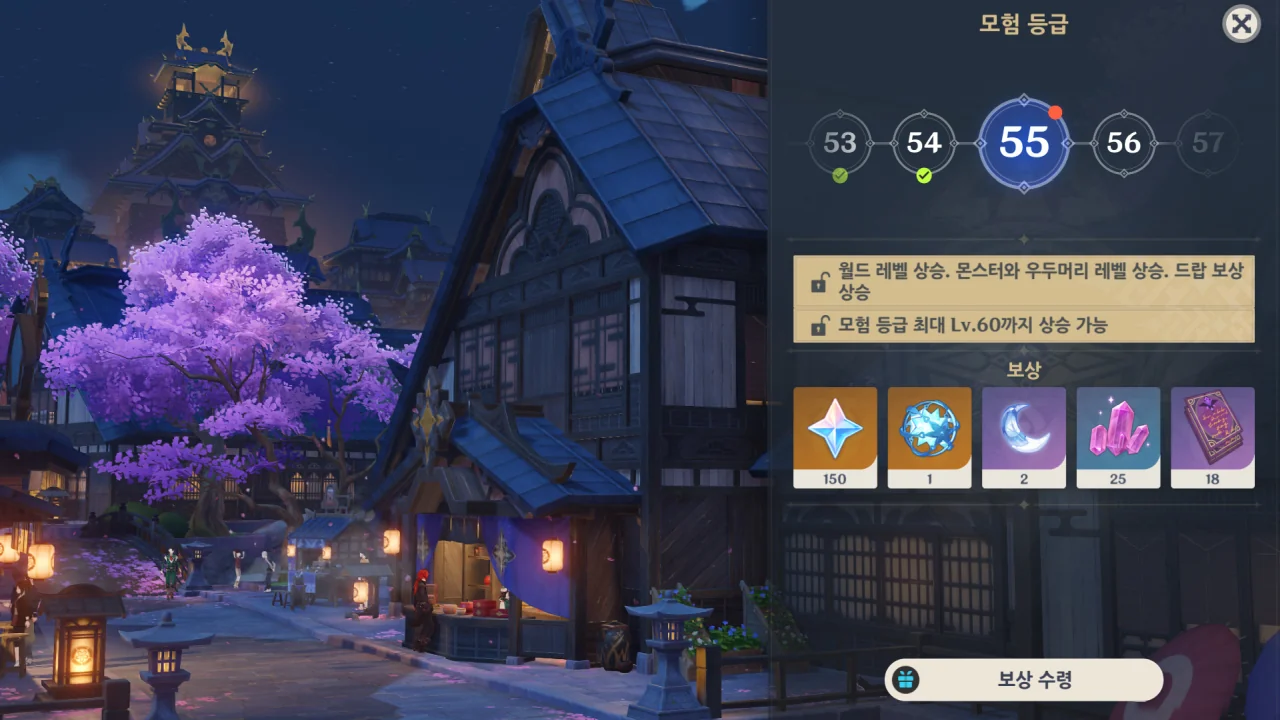Select adventure rank 56 node
This screenshot has width=1280, height=720.
(1123, 143)
